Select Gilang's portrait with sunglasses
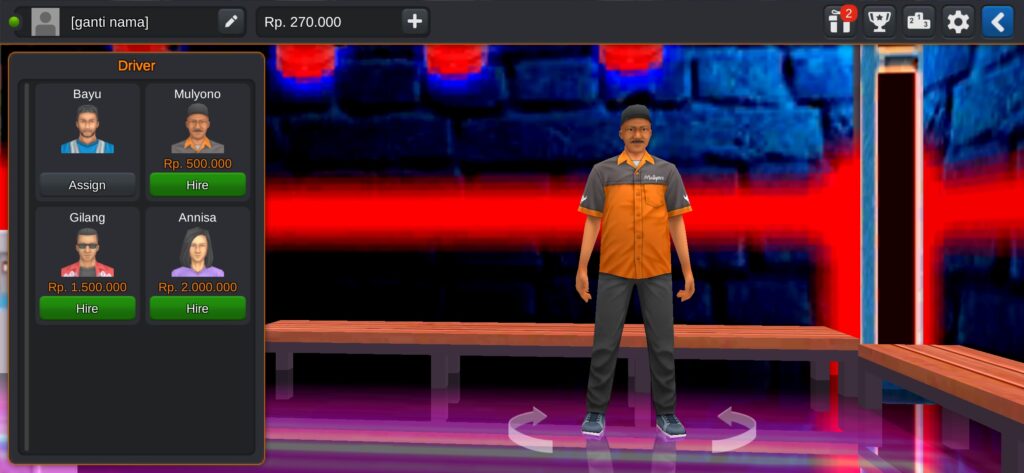Image resolution: width=1024 pixels, height=473 pixels. coord(87,253)
